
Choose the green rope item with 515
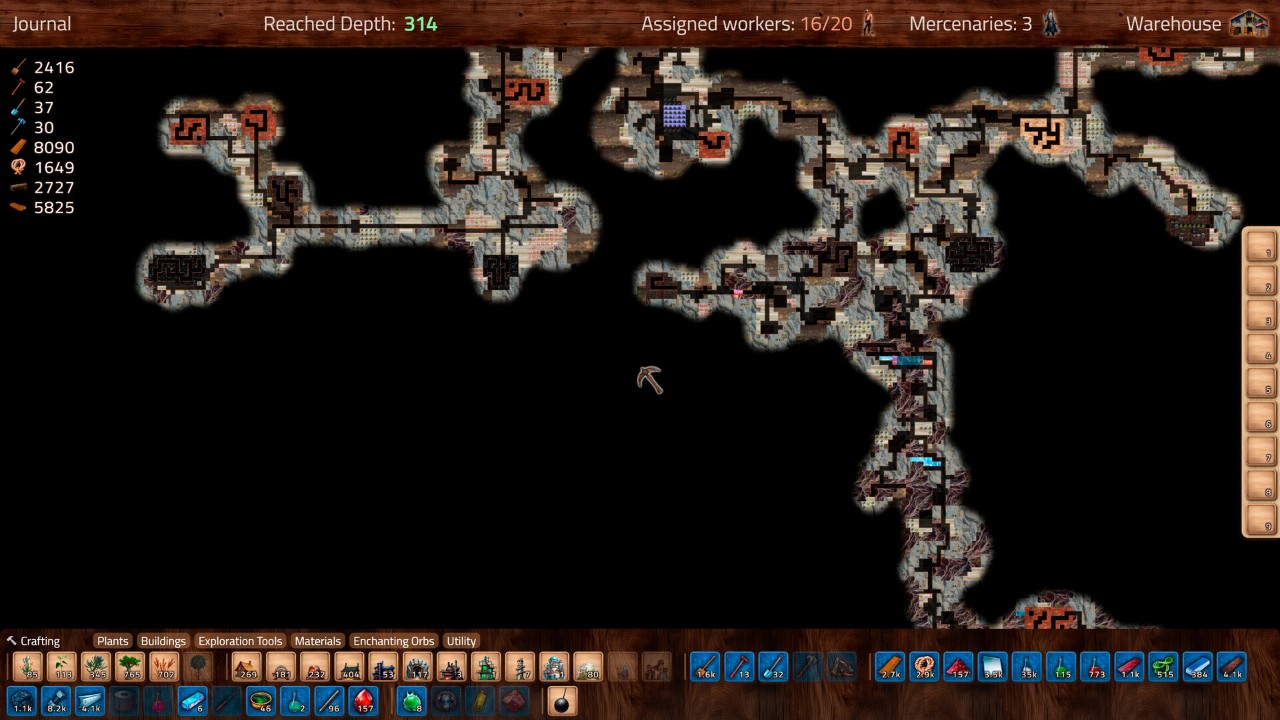[1163, 667]
